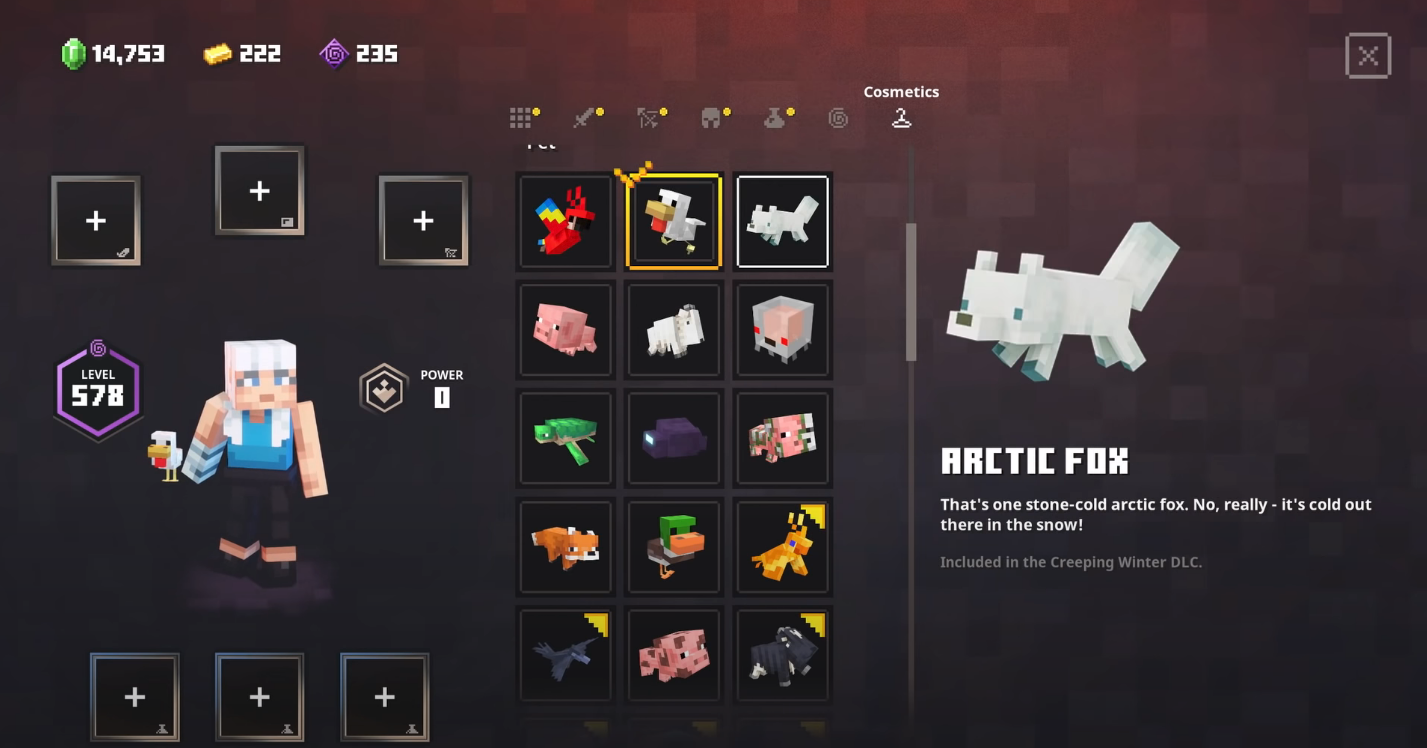This screenshot has width=1427, height=748.
Task: Open the empty ranged weapon slot
Action: pos(423,221)
